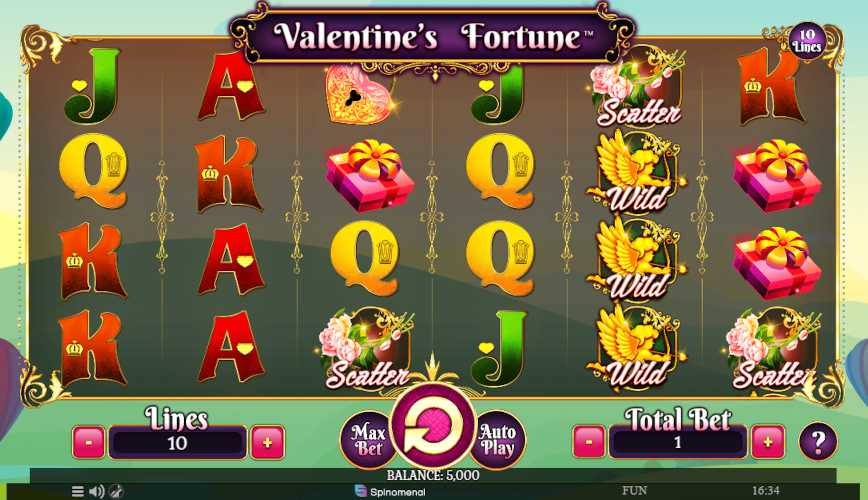Screen dimensions: 868x500
Task: Open the help question mark button
Action: [818, 441]
